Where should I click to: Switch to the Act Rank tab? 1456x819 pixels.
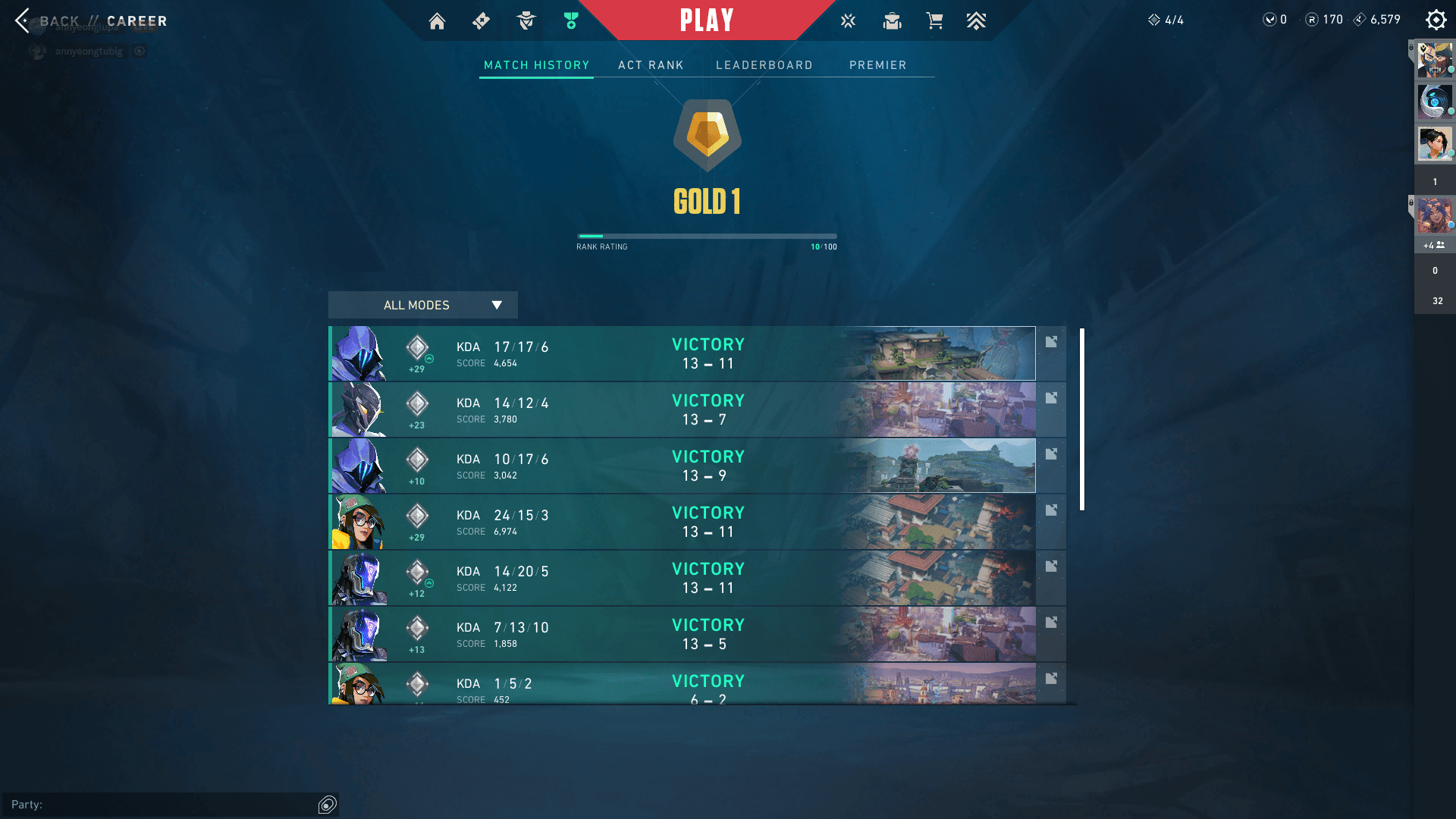651,65
